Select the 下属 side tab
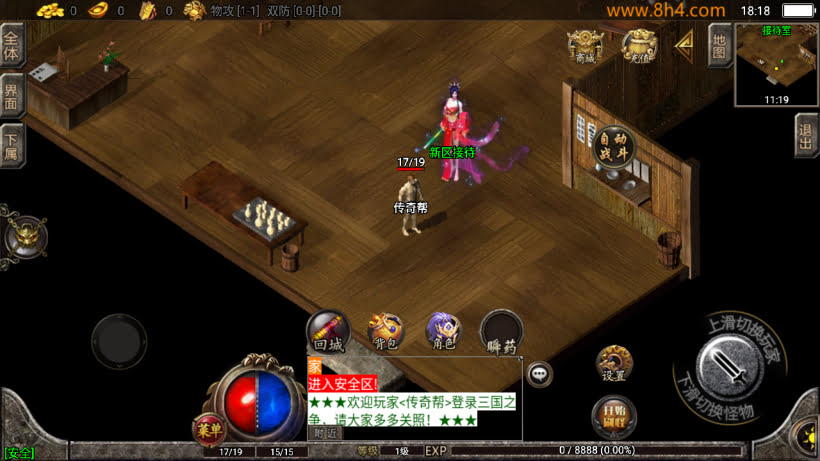The image size is (820, 461). coord(12,145)
